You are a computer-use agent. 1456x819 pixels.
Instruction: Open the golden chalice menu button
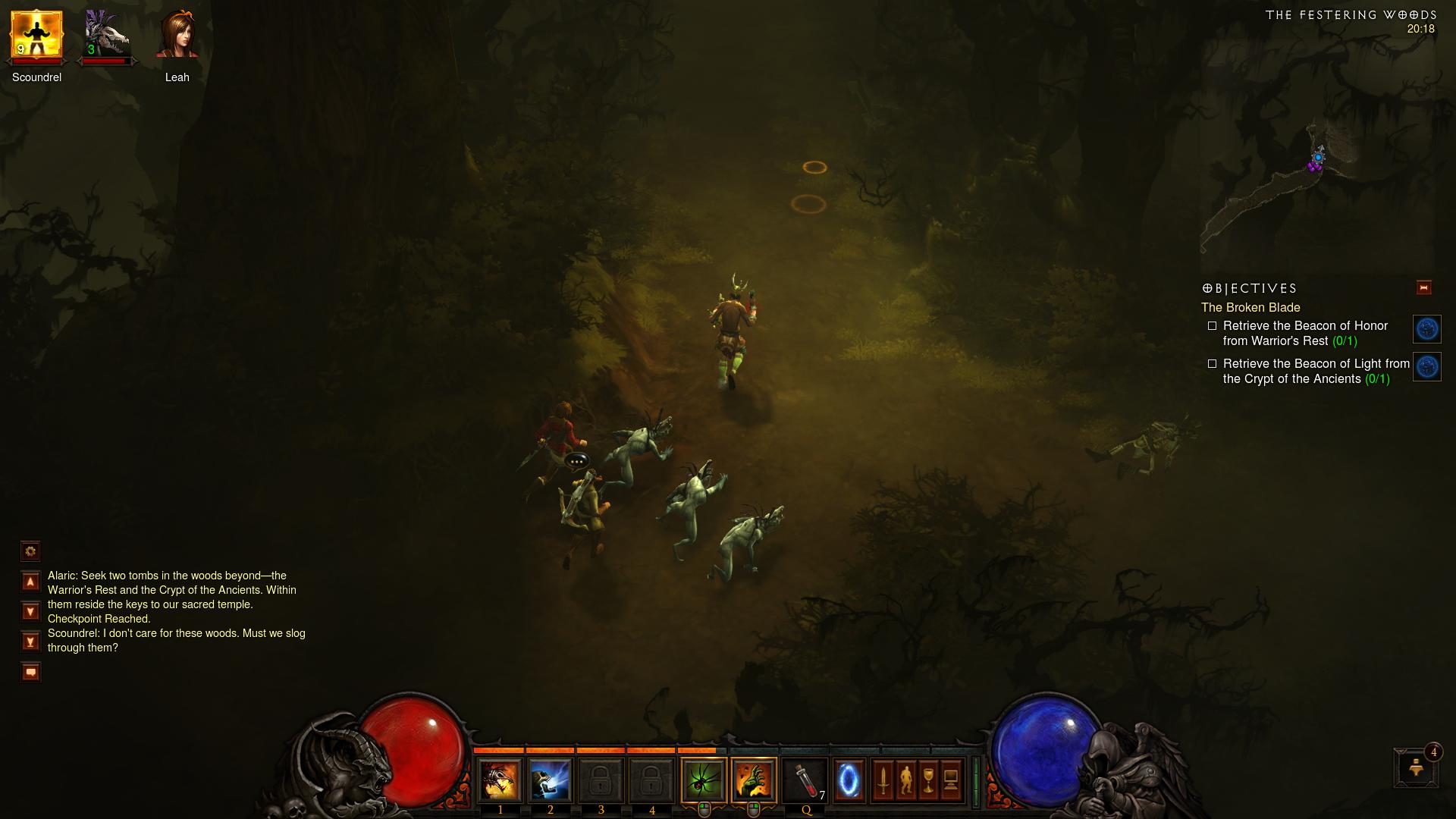click(928, 780)
